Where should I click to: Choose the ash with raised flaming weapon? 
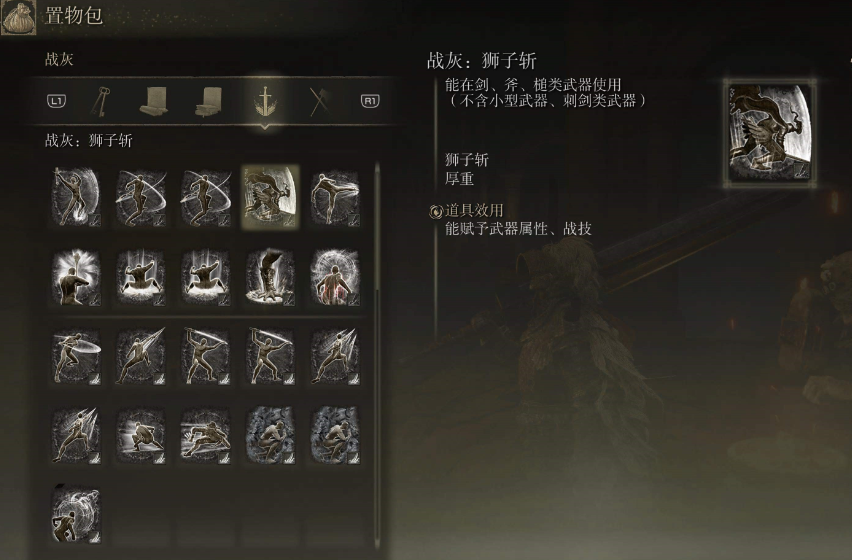click(x=77, y=196)
